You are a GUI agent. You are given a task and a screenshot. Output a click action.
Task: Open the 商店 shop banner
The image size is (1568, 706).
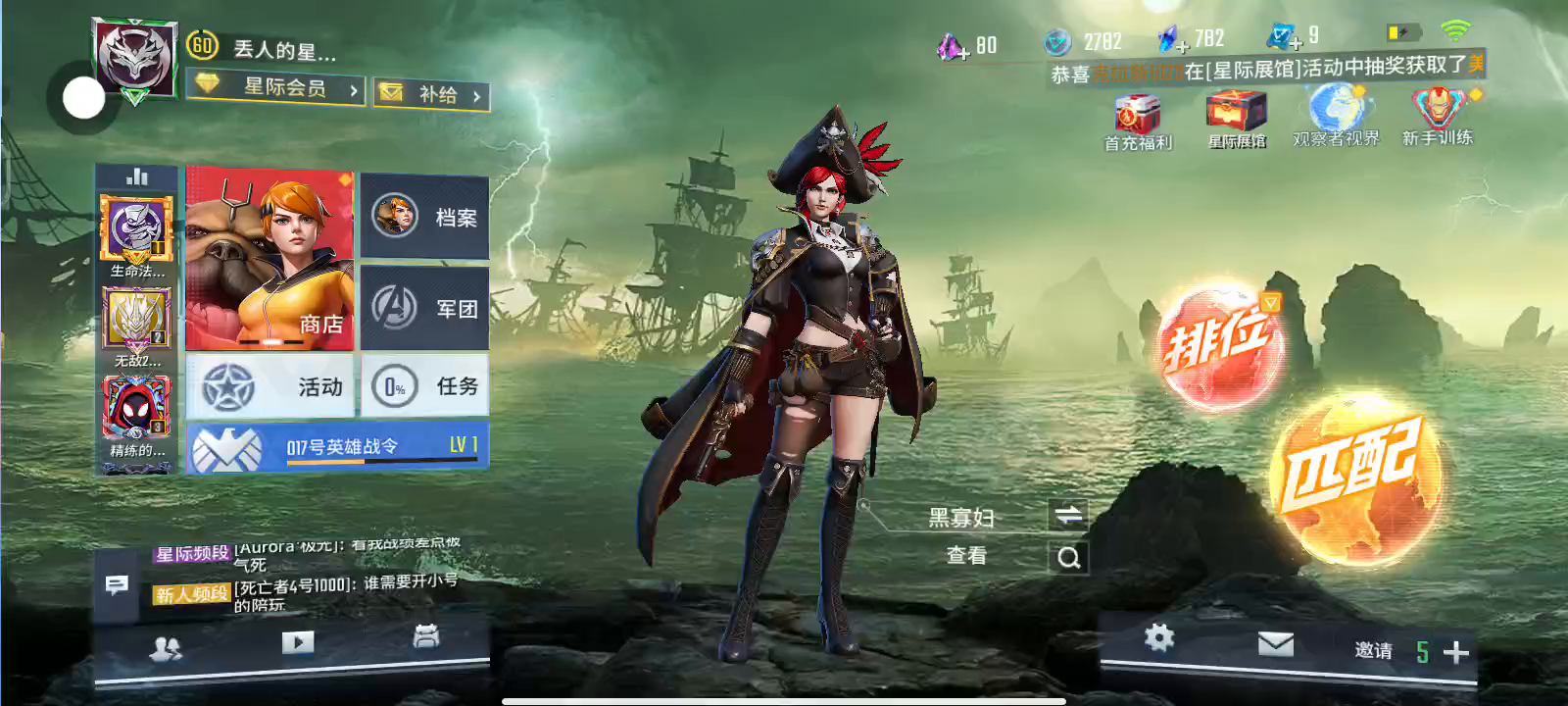(269, 259)
